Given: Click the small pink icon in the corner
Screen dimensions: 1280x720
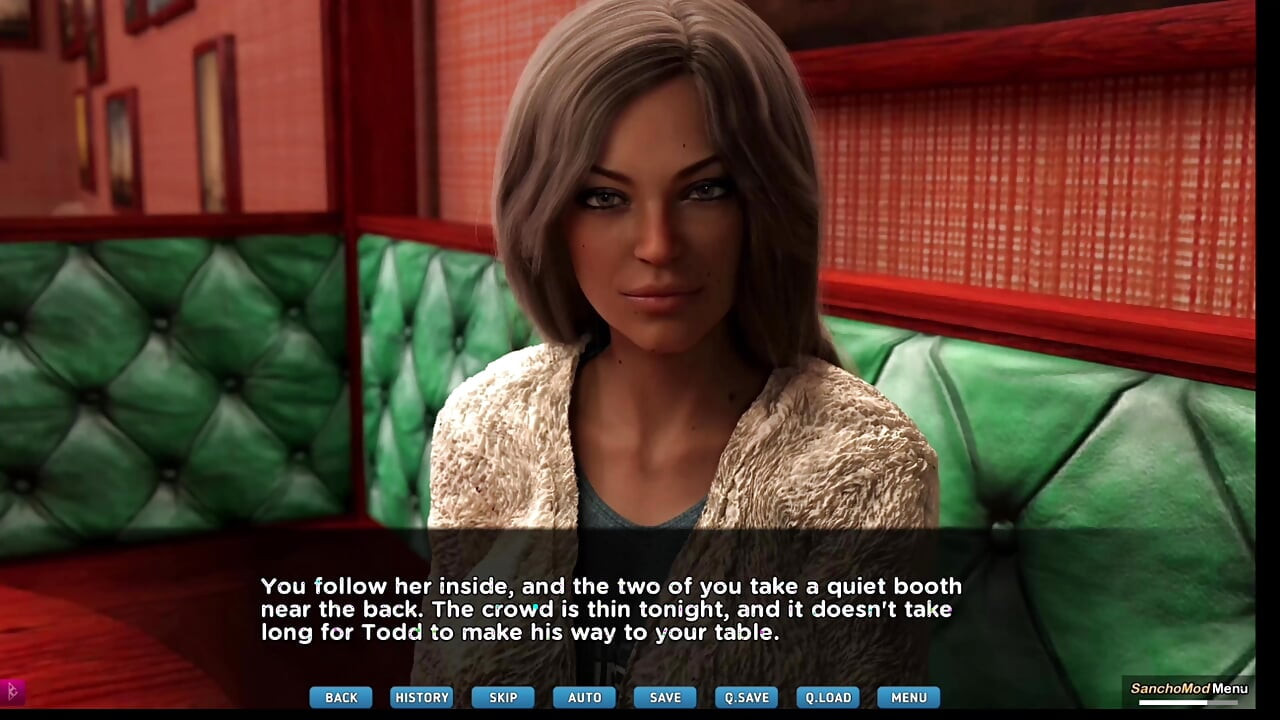Looking at the screenshot, I should pos(13,690).
